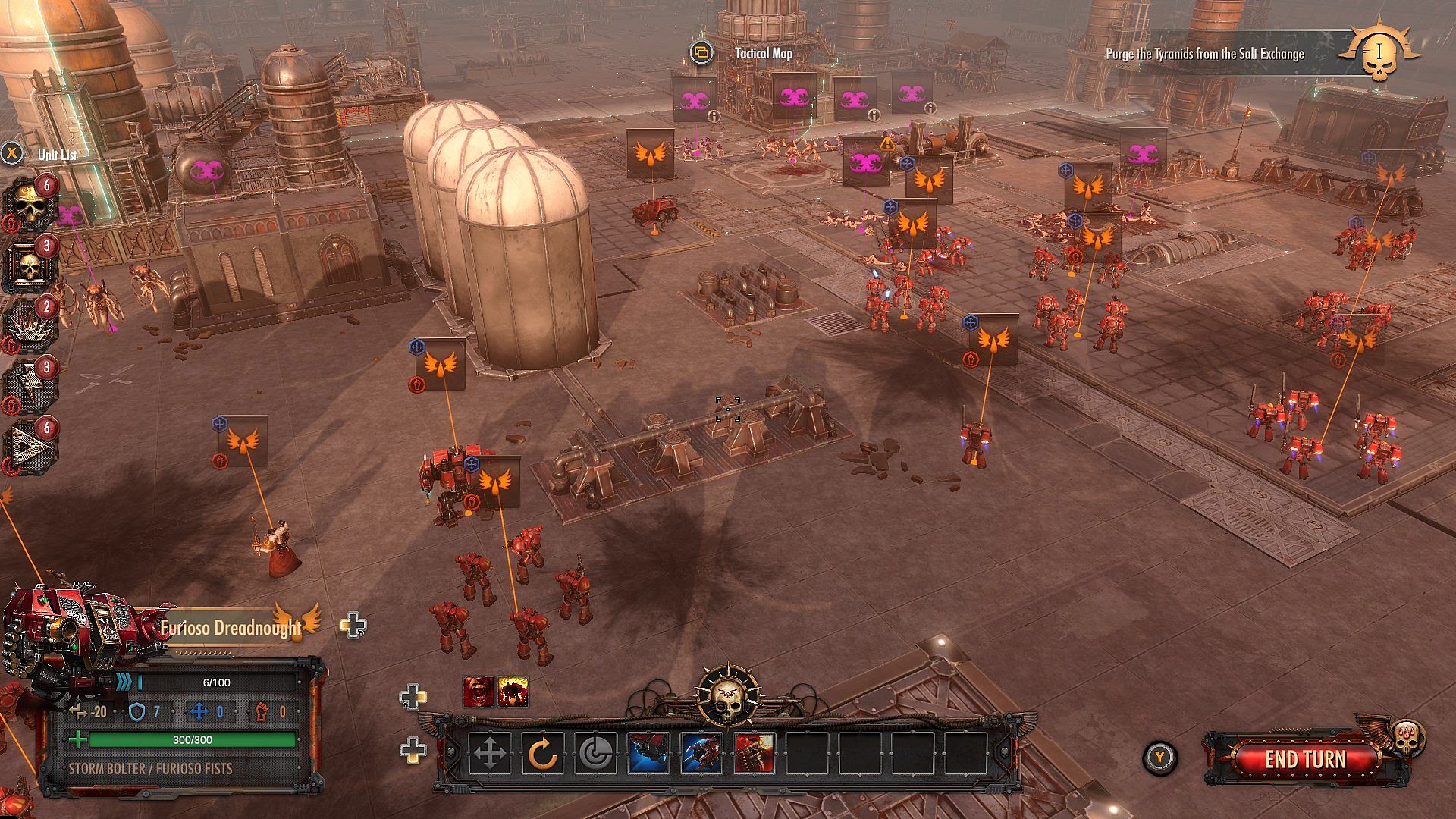Activate the grey radar overwatch action
Screen dimensions: 1456x819
tap(595, 754)
